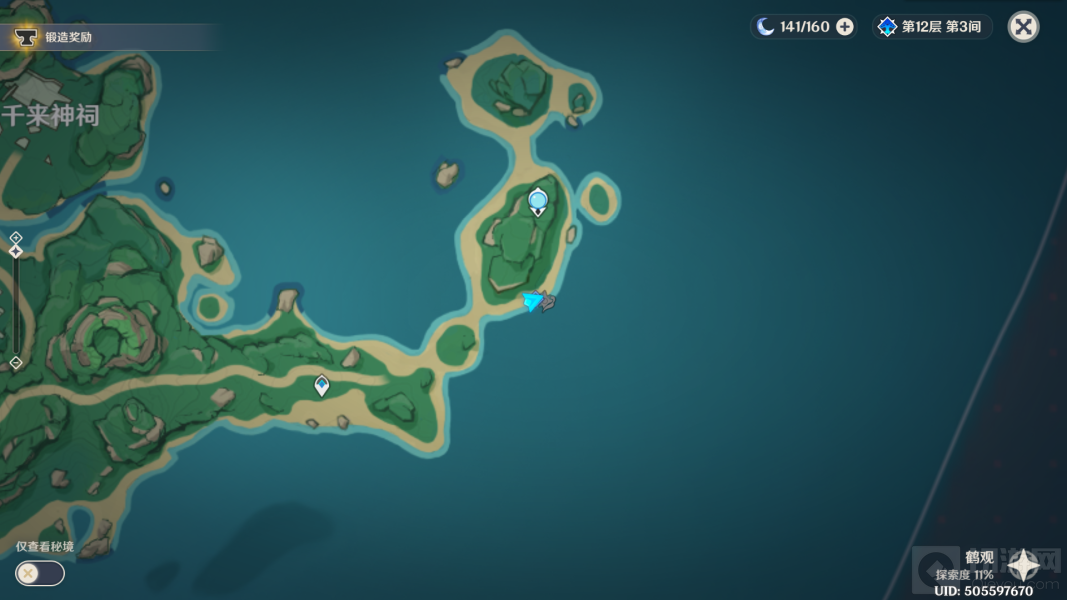This screenshot has height=600, width=1067.
Task: Click the zoom slider's handle
Action: coord(16,252)
